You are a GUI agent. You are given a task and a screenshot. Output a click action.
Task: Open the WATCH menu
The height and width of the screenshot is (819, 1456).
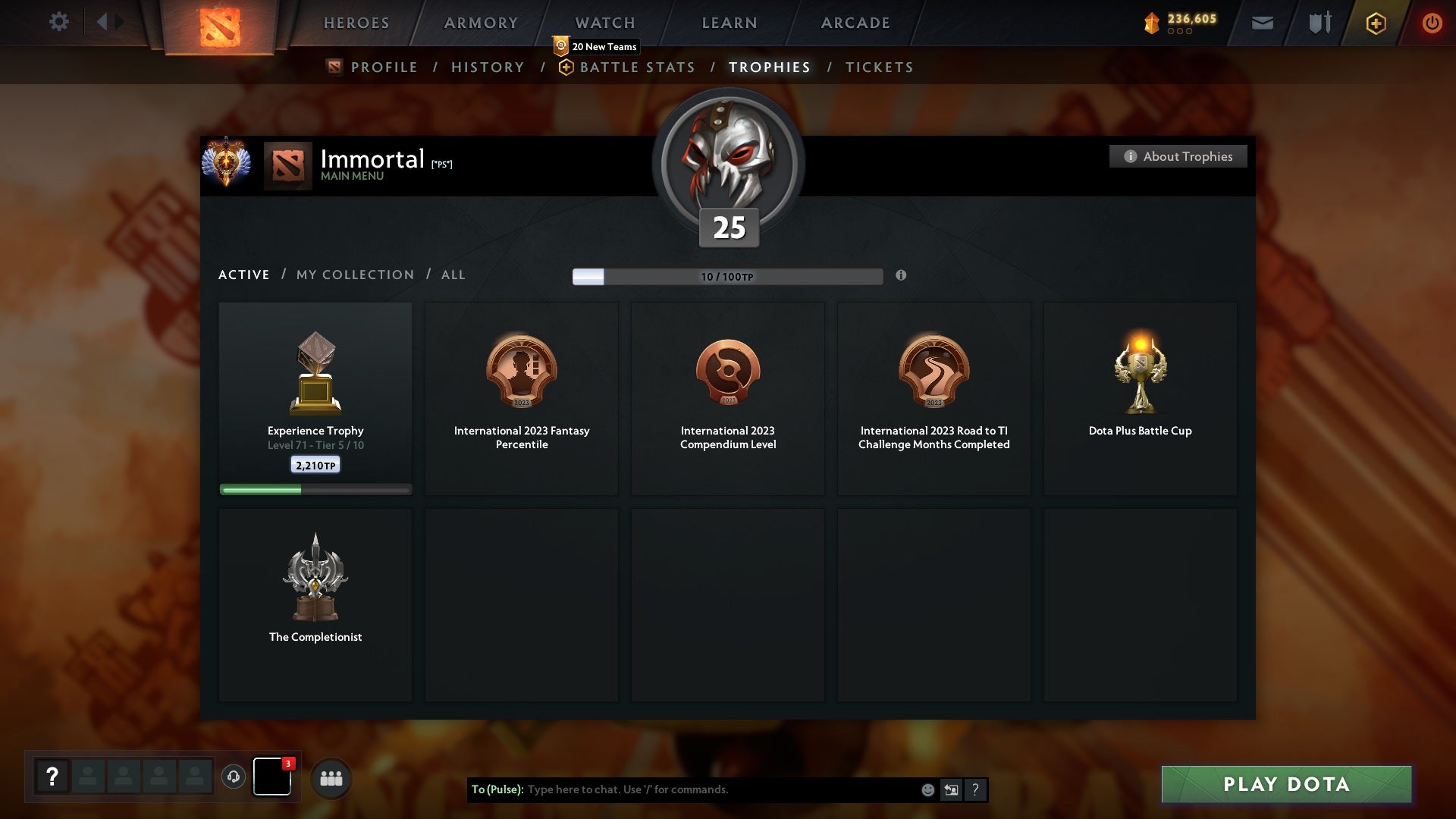[x=604, y=23]
